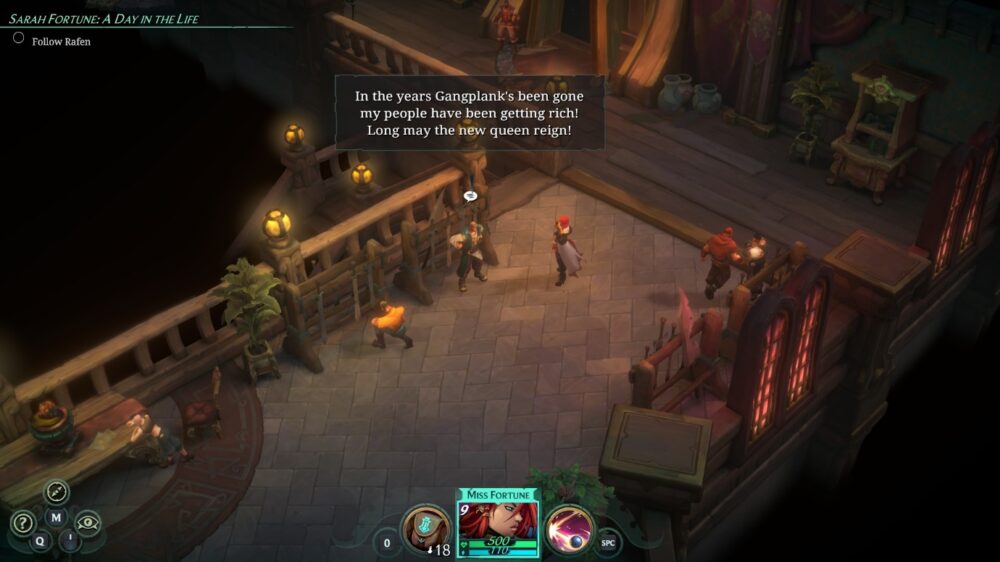Open the help question mark icon
The height and width of the screenshot is (562, 1000).
(x=22, y=523)
